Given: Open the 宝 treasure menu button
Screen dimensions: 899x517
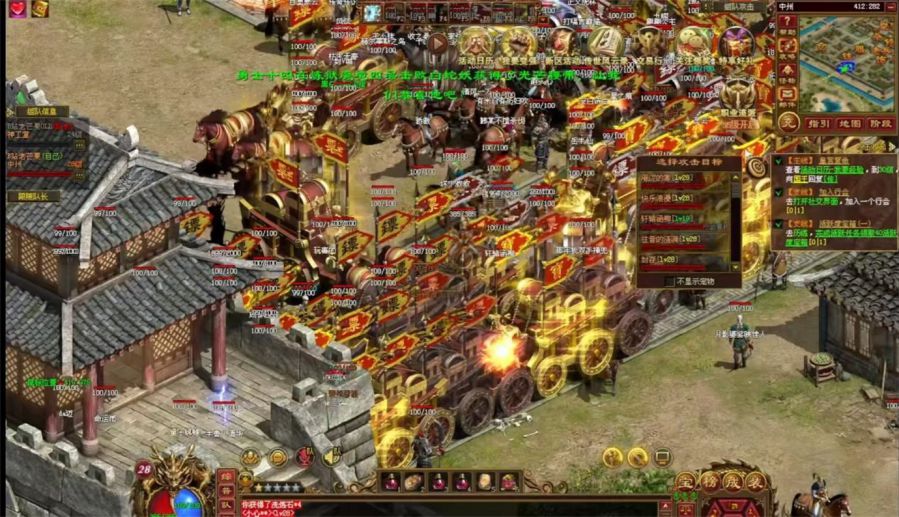Looking at the screenshot, I should tap(685, 483).
